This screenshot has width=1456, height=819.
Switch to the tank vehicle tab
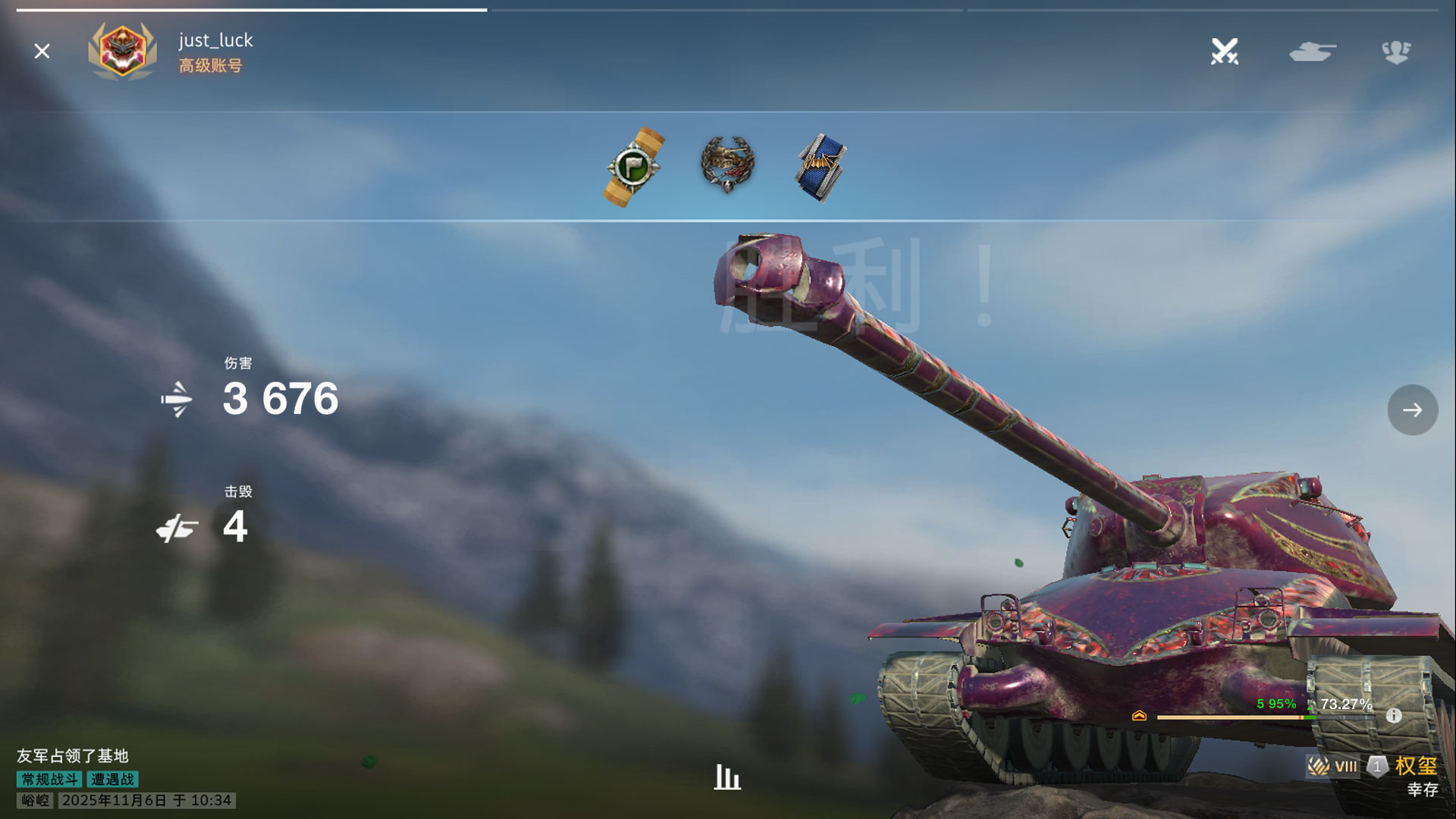point(1312,52)
